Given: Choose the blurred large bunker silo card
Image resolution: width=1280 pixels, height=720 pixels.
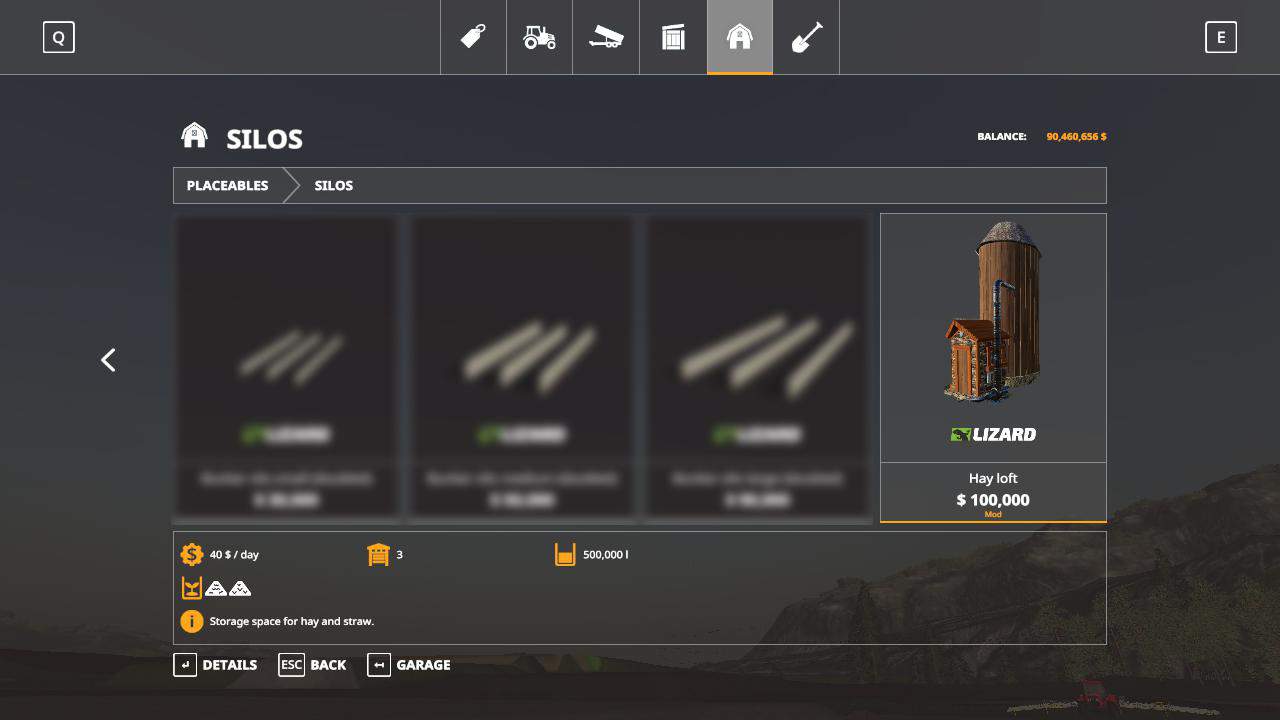Looking at the screenshot, I should click(758, 367).
